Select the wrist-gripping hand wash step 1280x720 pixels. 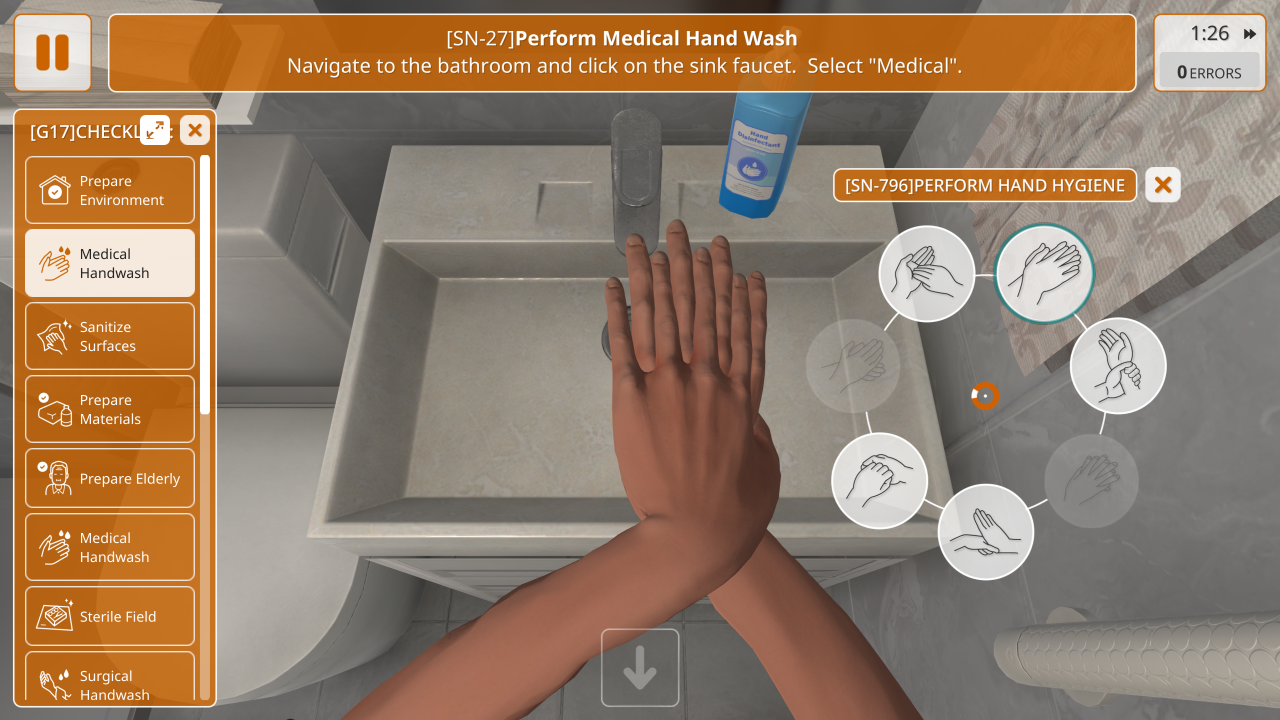tap(1117, 366)
